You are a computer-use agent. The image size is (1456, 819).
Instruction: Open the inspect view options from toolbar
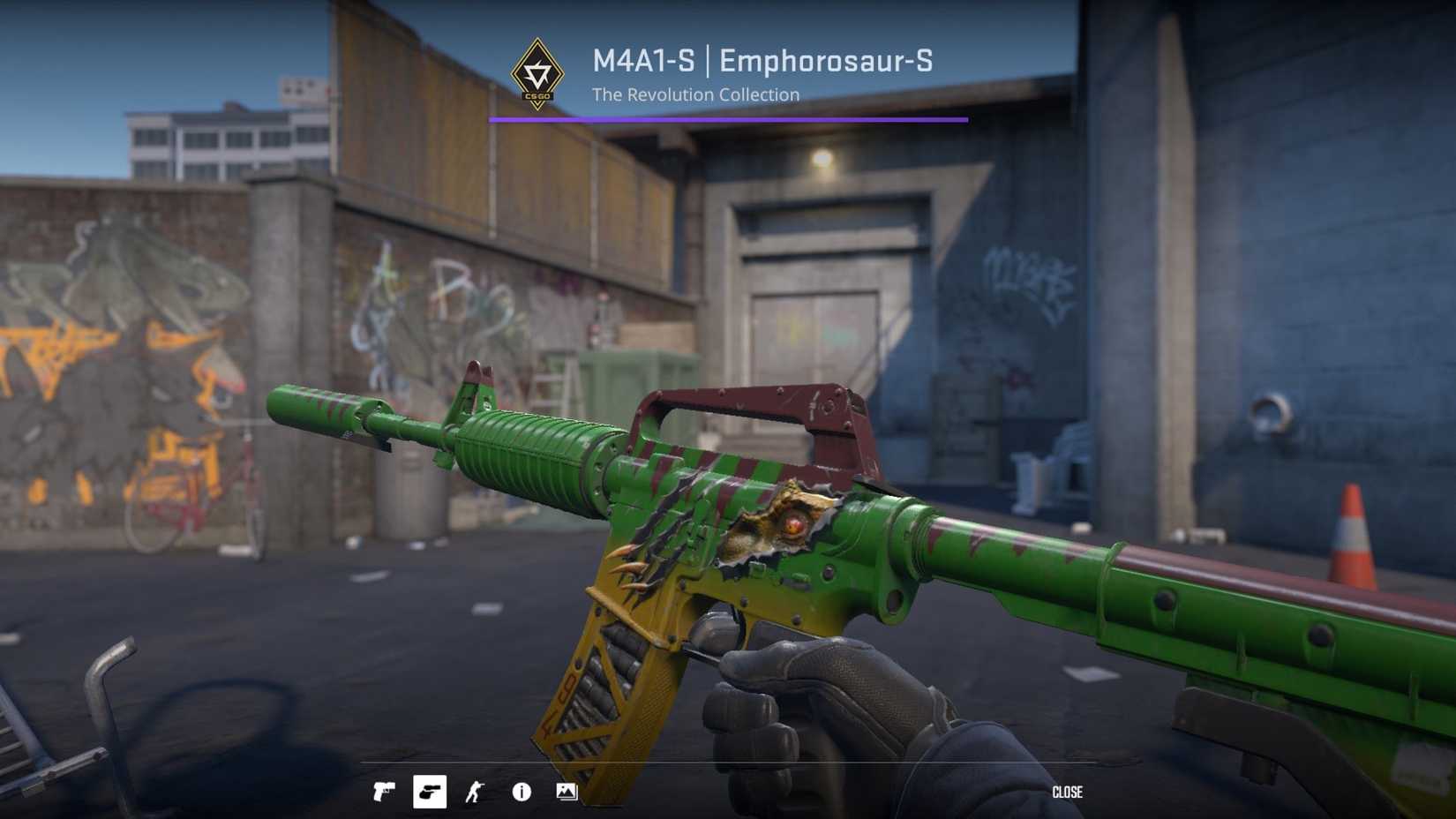[x=474, y=792]
